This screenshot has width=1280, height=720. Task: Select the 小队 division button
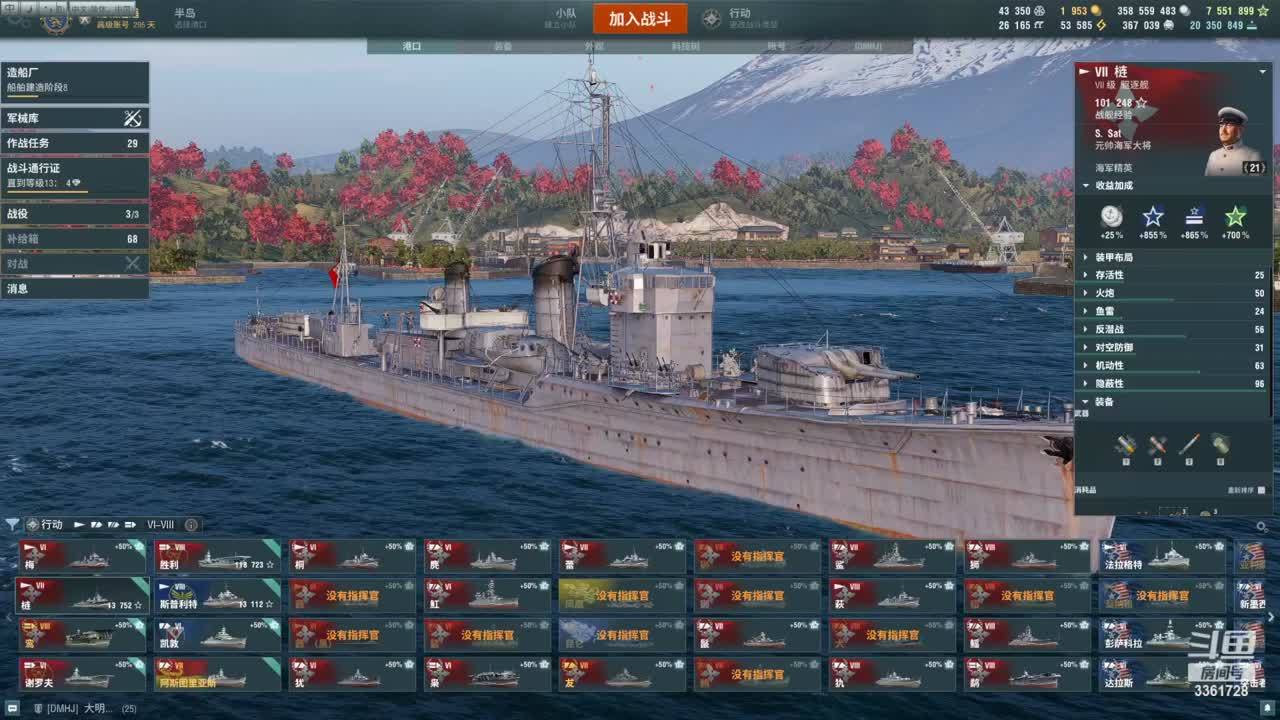pyautogui.click(x=566, y=18)
